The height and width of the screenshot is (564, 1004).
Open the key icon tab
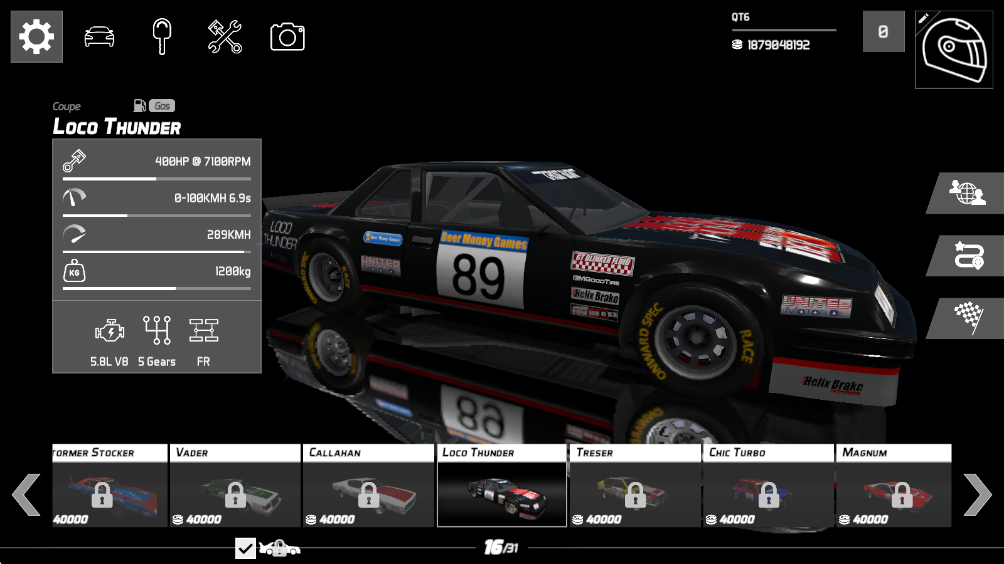162,37
